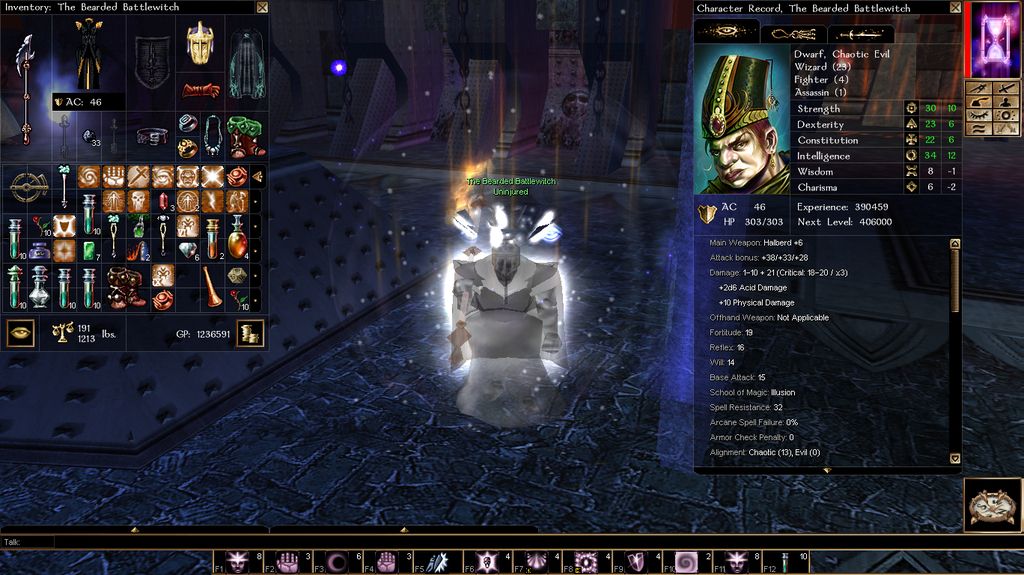The width and height of the screenshot is (1024, 575).
Task: Choose the equipped red gloves slot
Action: 200,90
